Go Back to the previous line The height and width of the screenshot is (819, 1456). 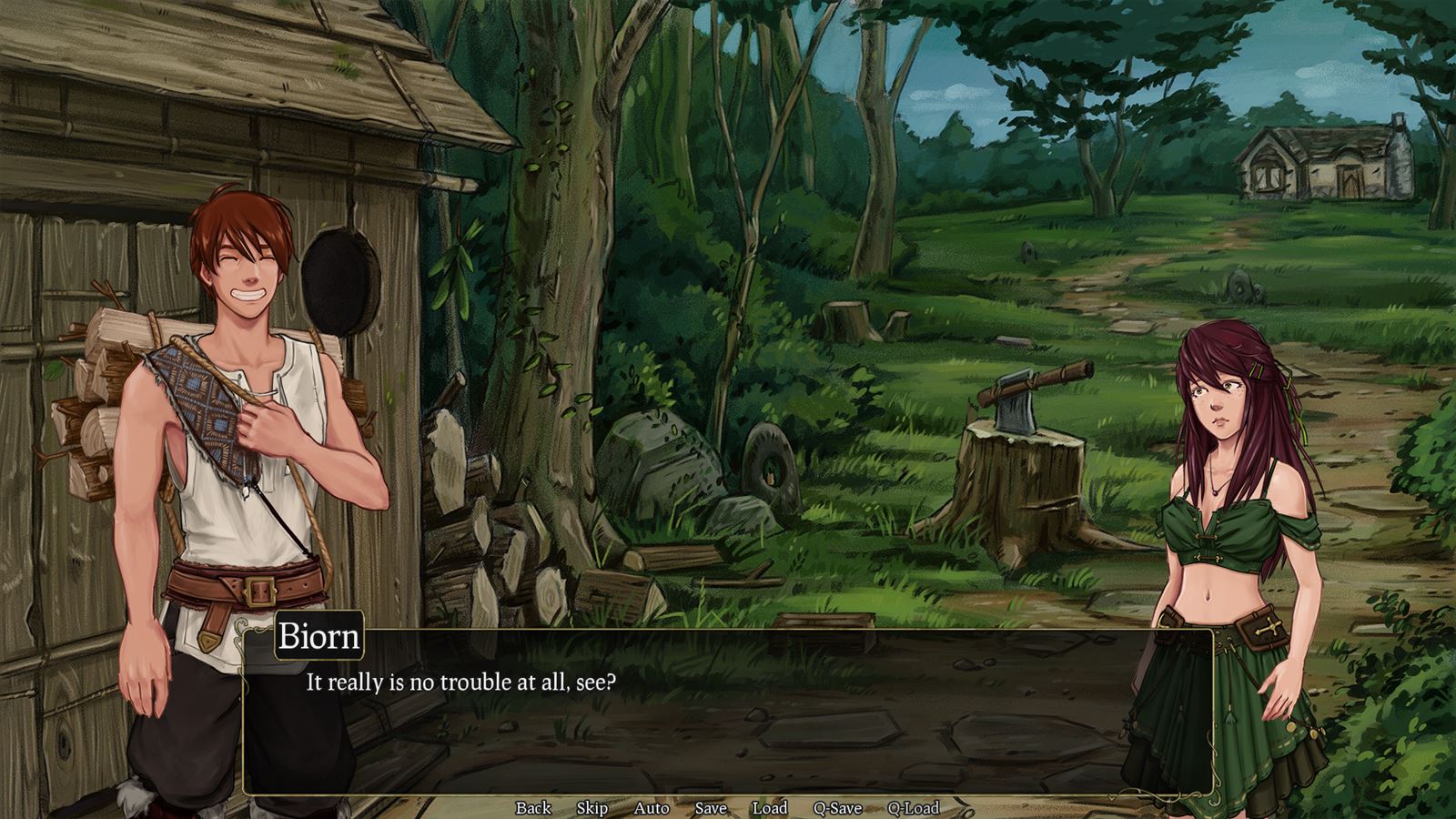coord(533,807)
